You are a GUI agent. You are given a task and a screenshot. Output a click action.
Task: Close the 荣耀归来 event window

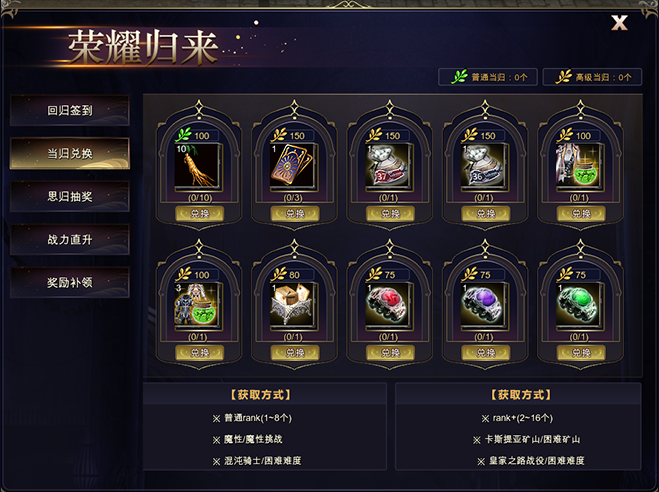click(619, 23)
